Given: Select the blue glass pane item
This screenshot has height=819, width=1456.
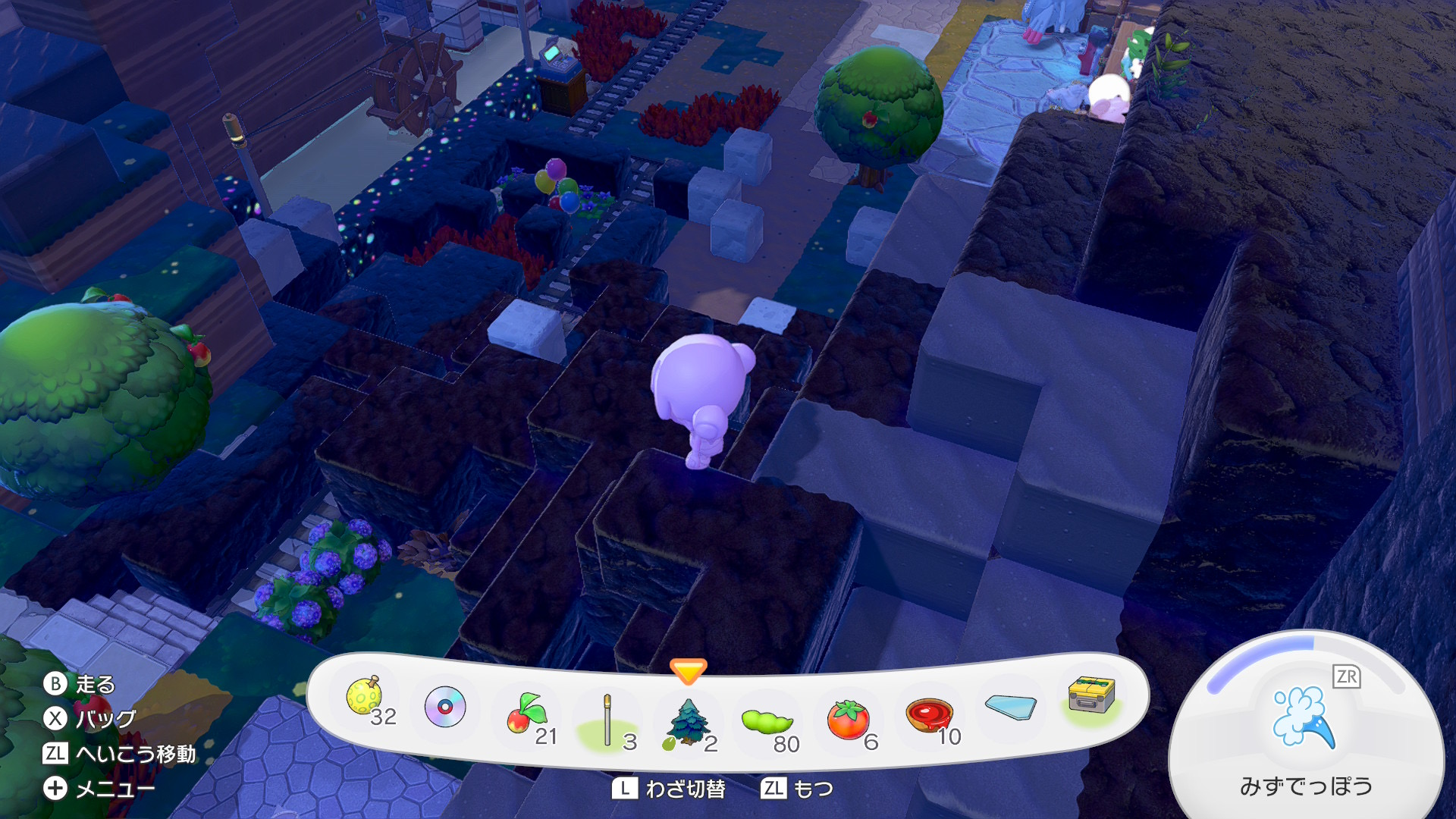Looking at the screenshot, I should (1010, 707).
